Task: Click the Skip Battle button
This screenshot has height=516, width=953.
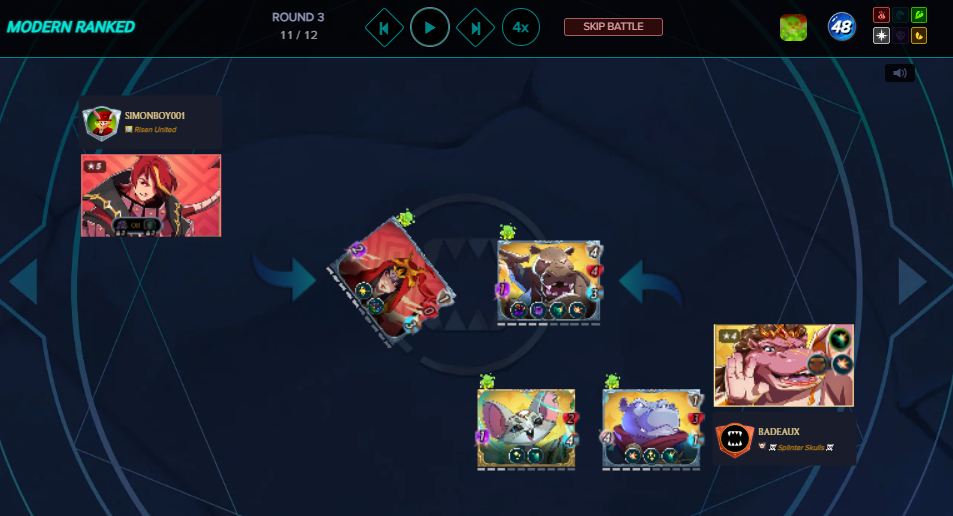Action: click(613, 27)
